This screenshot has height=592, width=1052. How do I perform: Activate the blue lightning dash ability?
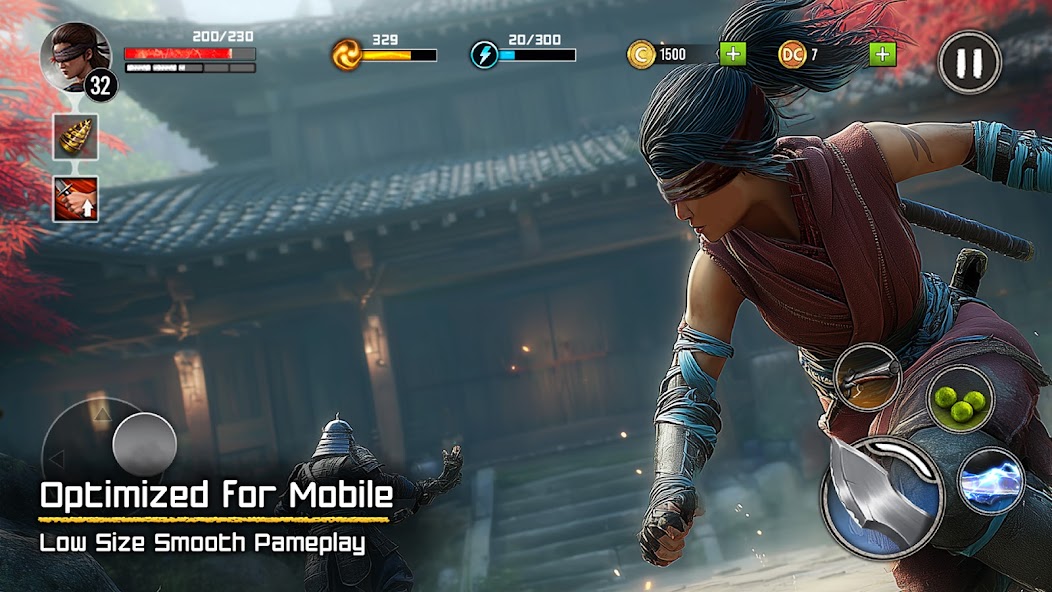coord(990,481)
